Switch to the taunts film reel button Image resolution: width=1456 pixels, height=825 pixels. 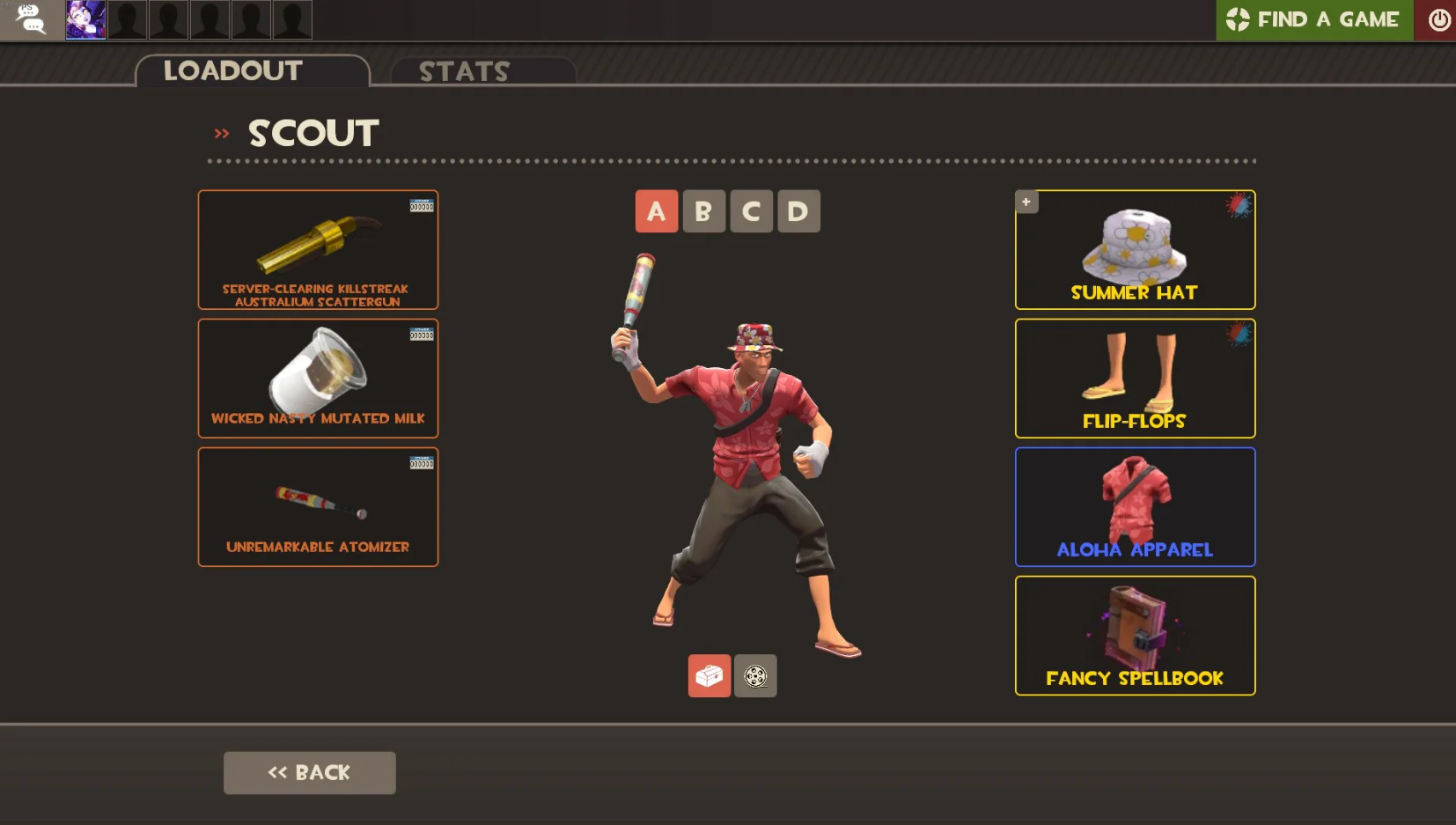point(755,676)
